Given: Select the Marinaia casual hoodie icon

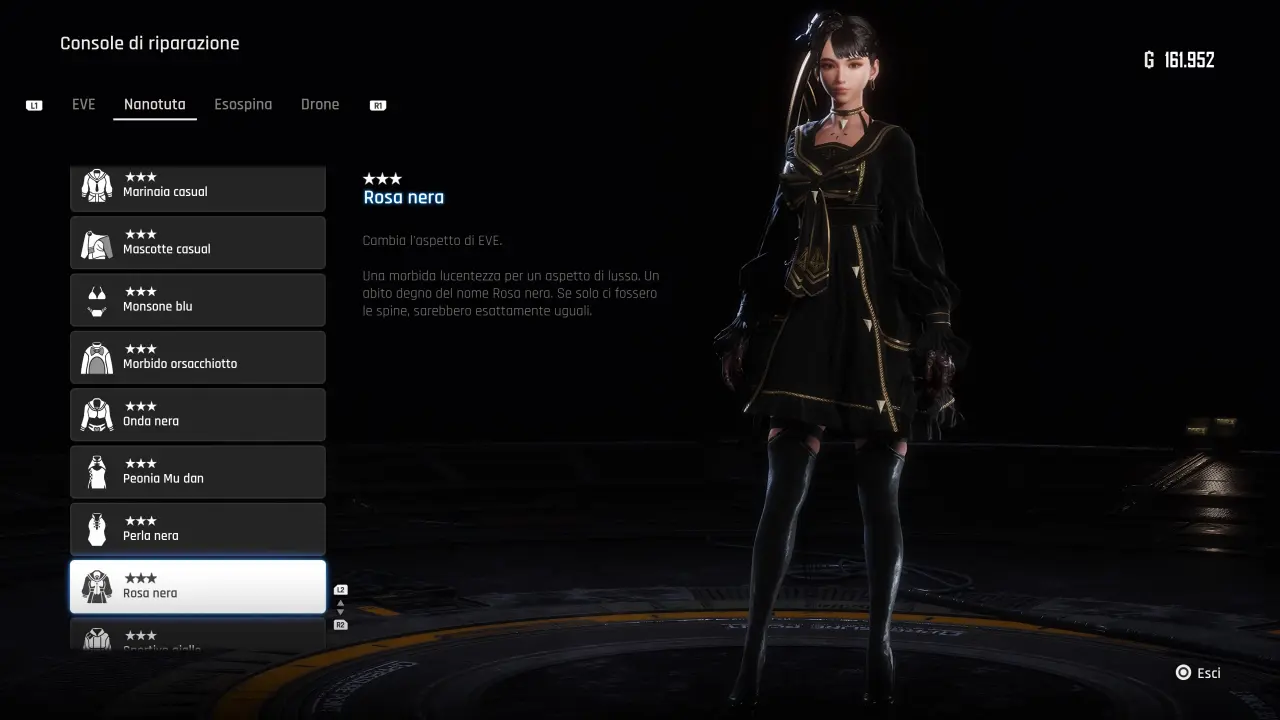Looking at the screenshot, I should 96,185.
